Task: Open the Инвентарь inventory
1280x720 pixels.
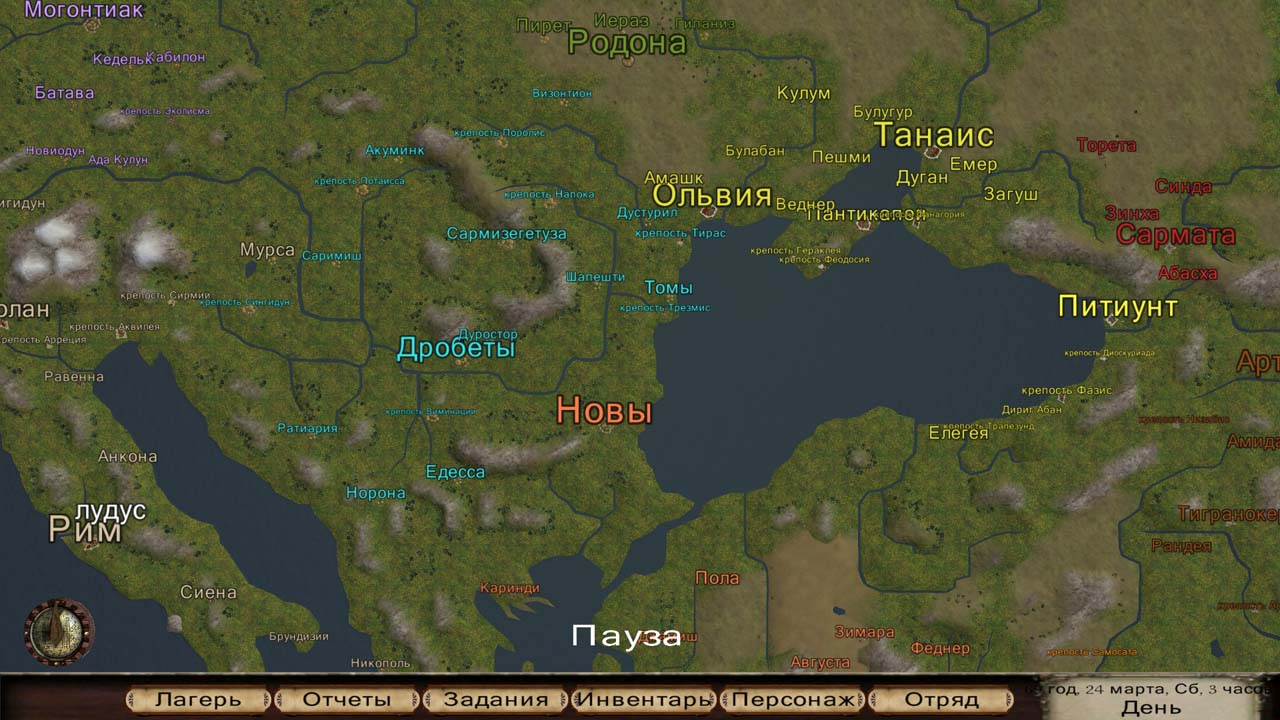Action: pos(644,699)
